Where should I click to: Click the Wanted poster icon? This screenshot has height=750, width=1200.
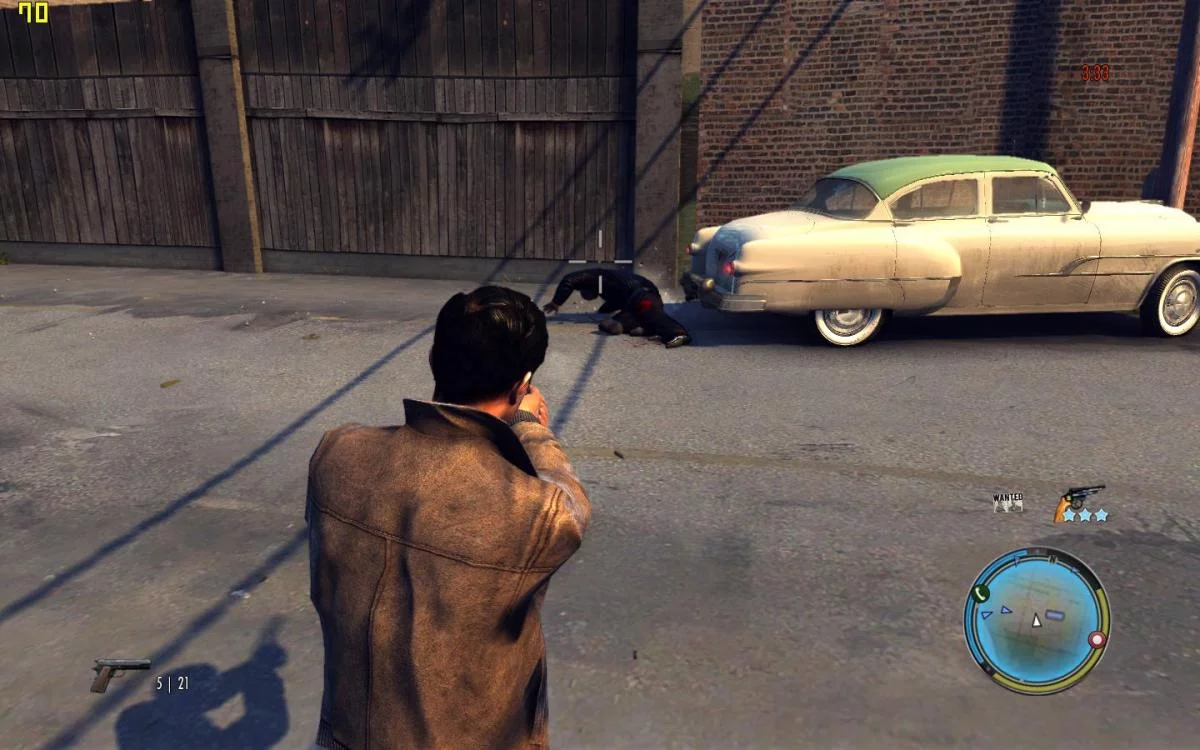[x=1008, y=501]
